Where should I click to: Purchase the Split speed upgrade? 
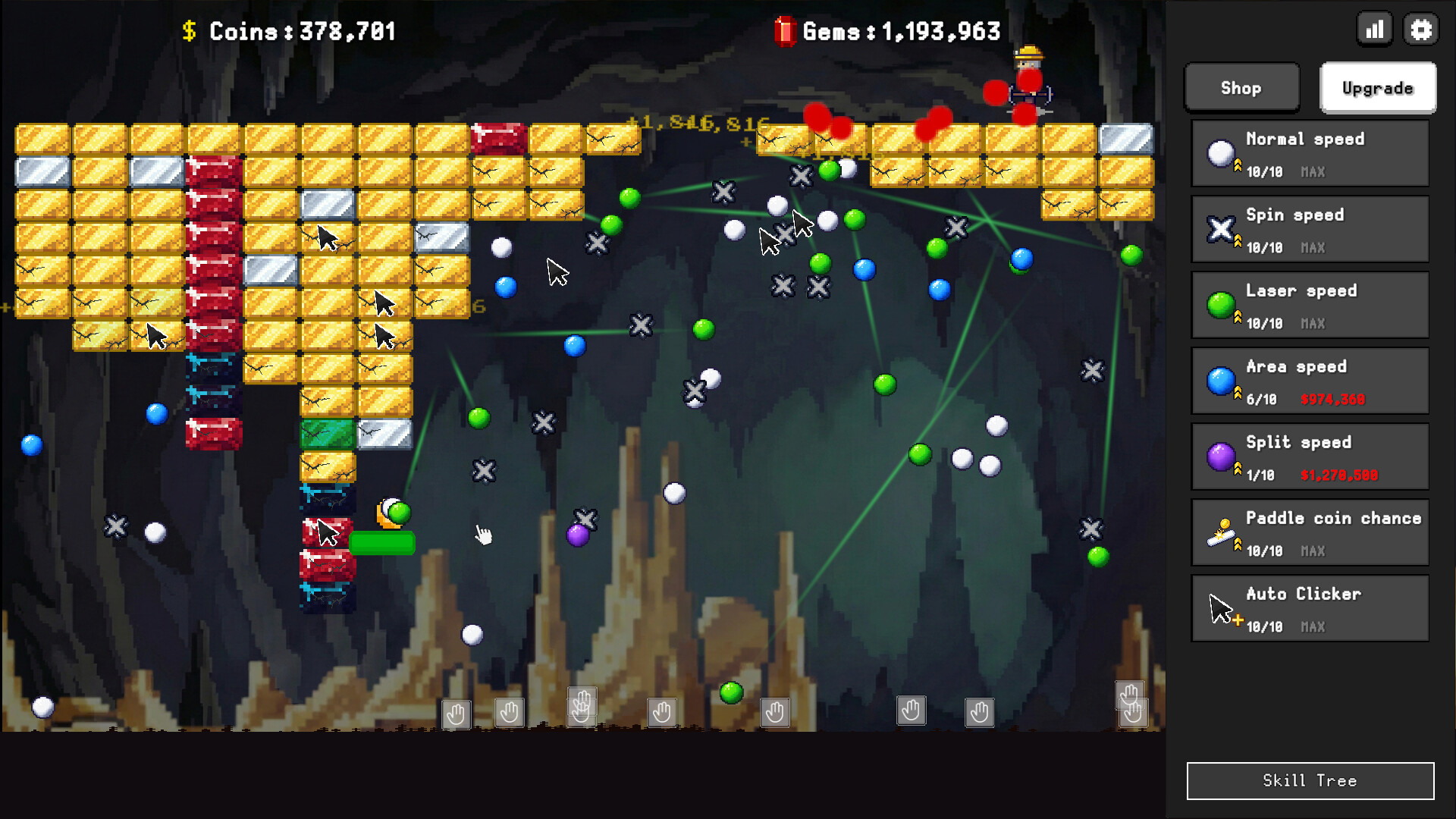click(1310, 457)
